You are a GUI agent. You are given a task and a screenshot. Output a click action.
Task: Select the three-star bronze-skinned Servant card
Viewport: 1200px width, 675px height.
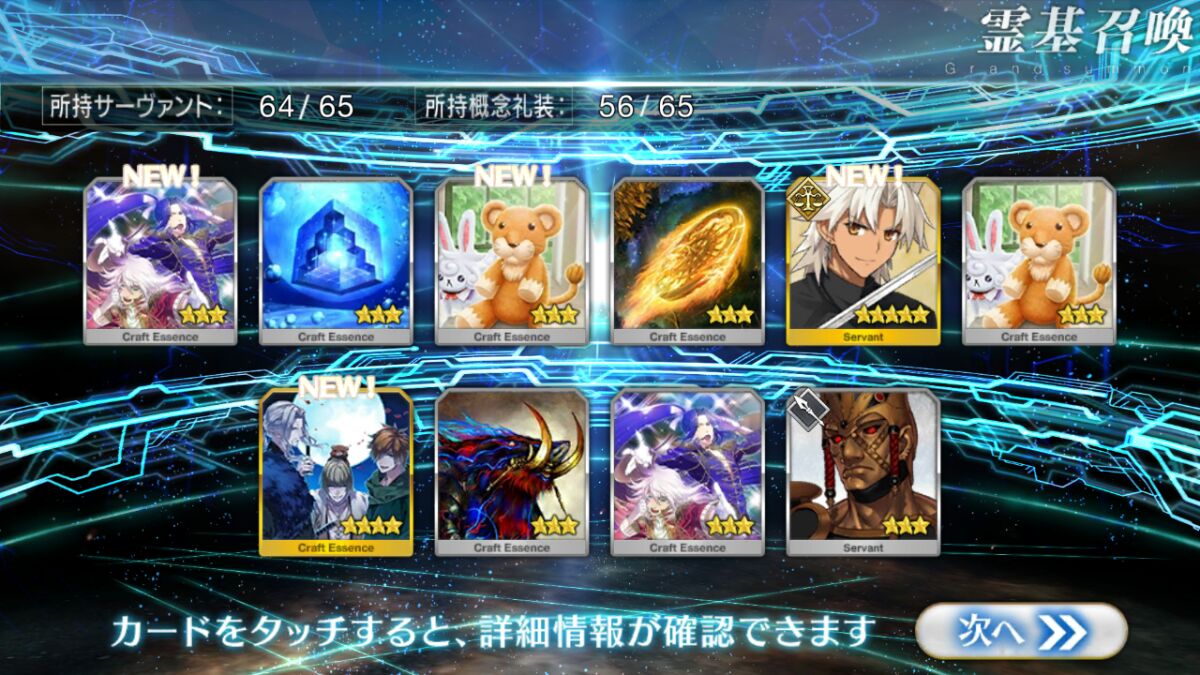[x=863, y=472]
